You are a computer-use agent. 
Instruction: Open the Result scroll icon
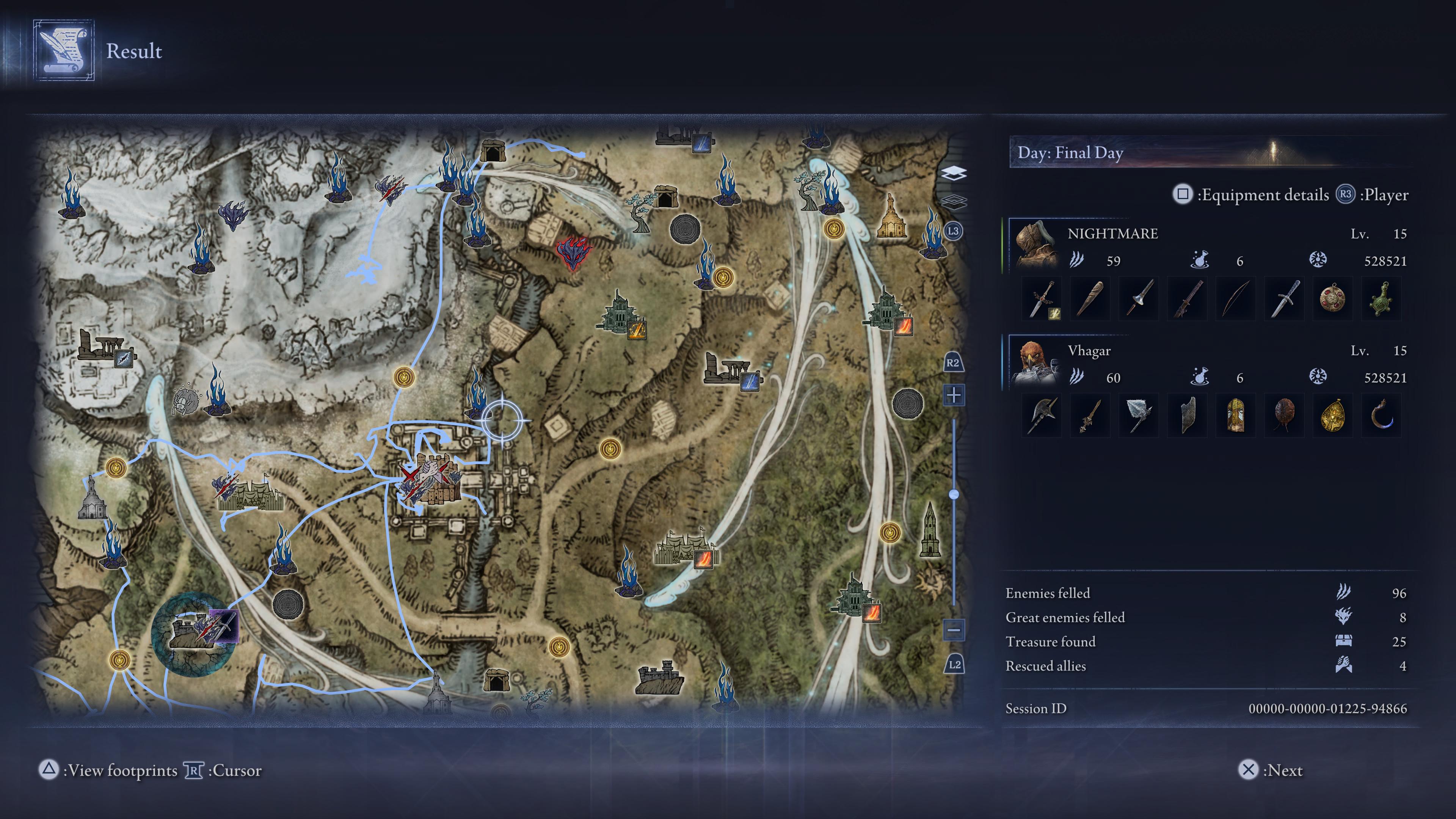[63, 51]
